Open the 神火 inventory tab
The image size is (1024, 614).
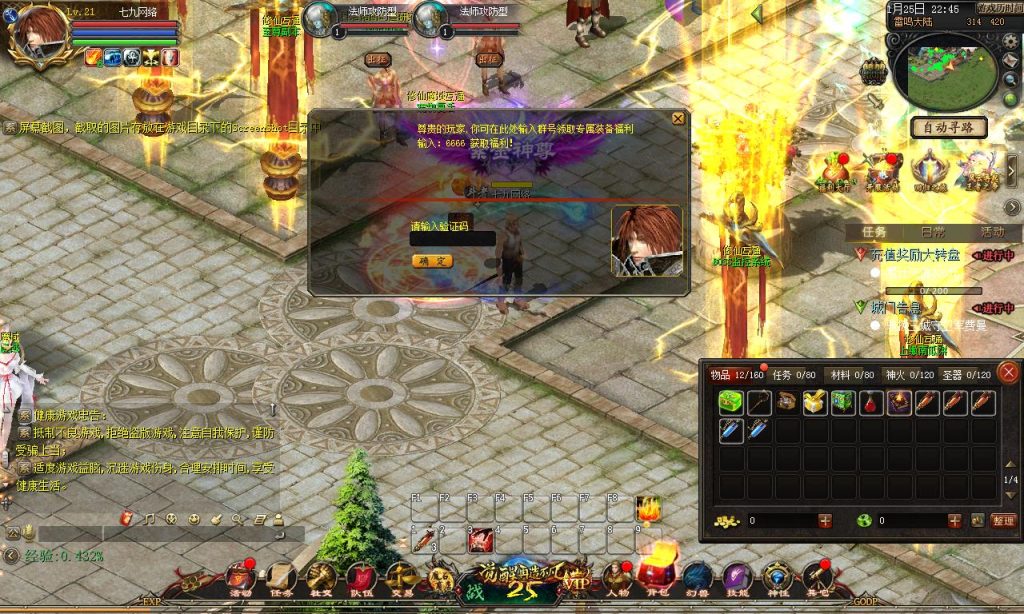tap(909, 375)
